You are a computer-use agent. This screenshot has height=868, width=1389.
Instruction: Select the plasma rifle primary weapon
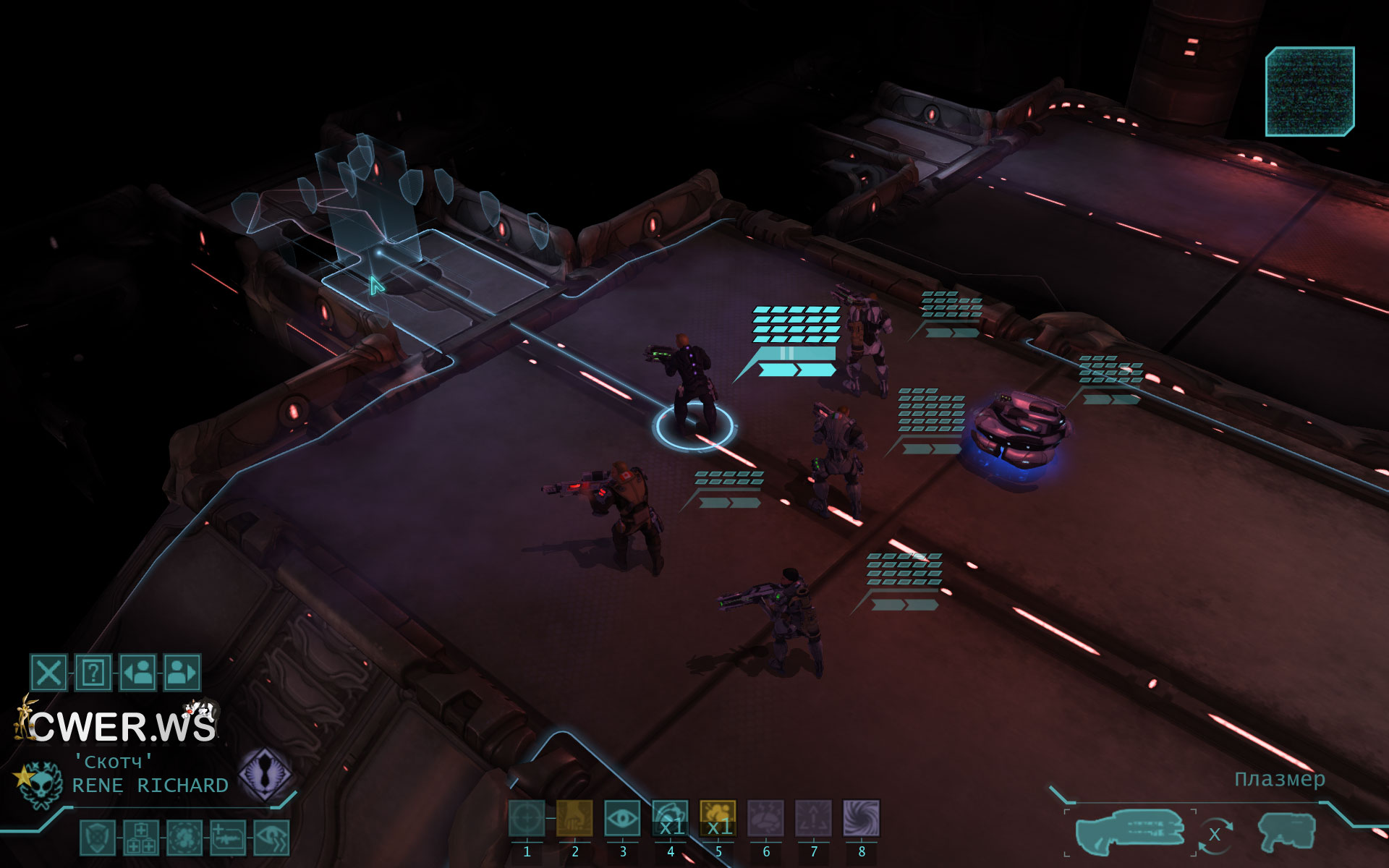(1129, 832)
